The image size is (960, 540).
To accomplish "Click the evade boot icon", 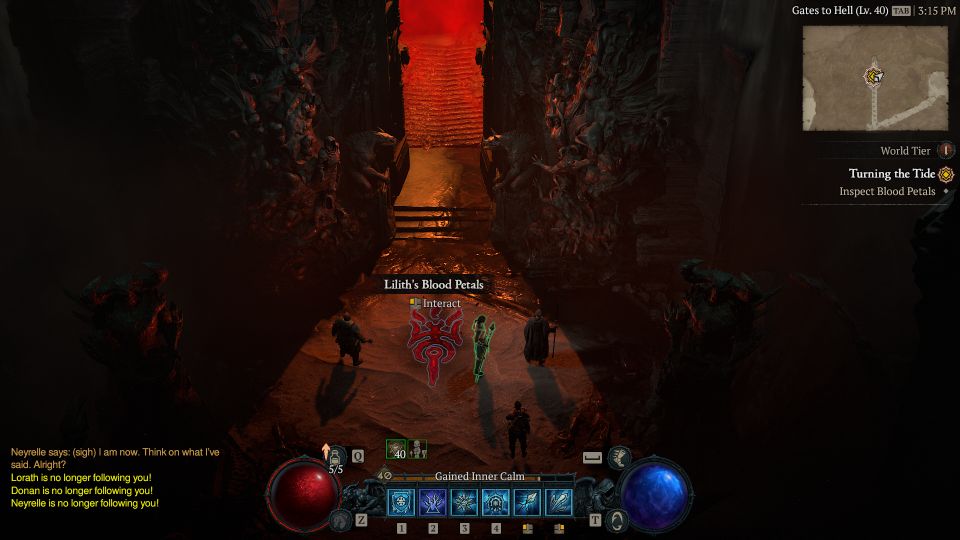I will [619, 457].
